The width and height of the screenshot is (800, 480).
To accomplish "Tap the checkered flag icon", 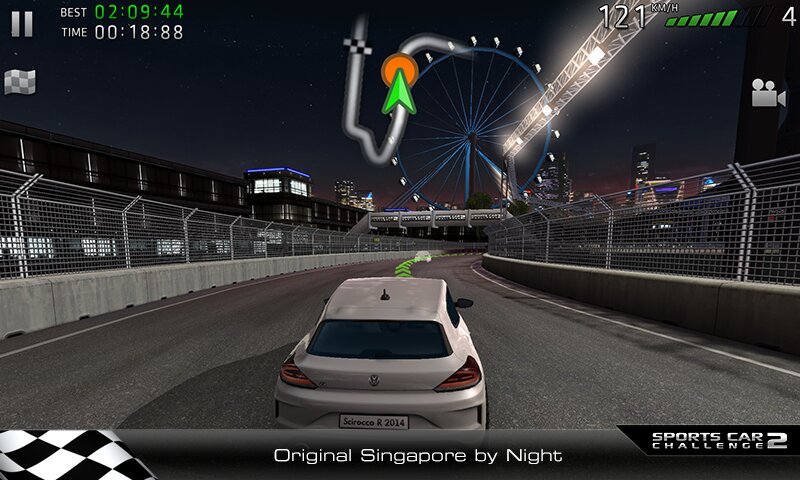I will (x=20, y=82).
